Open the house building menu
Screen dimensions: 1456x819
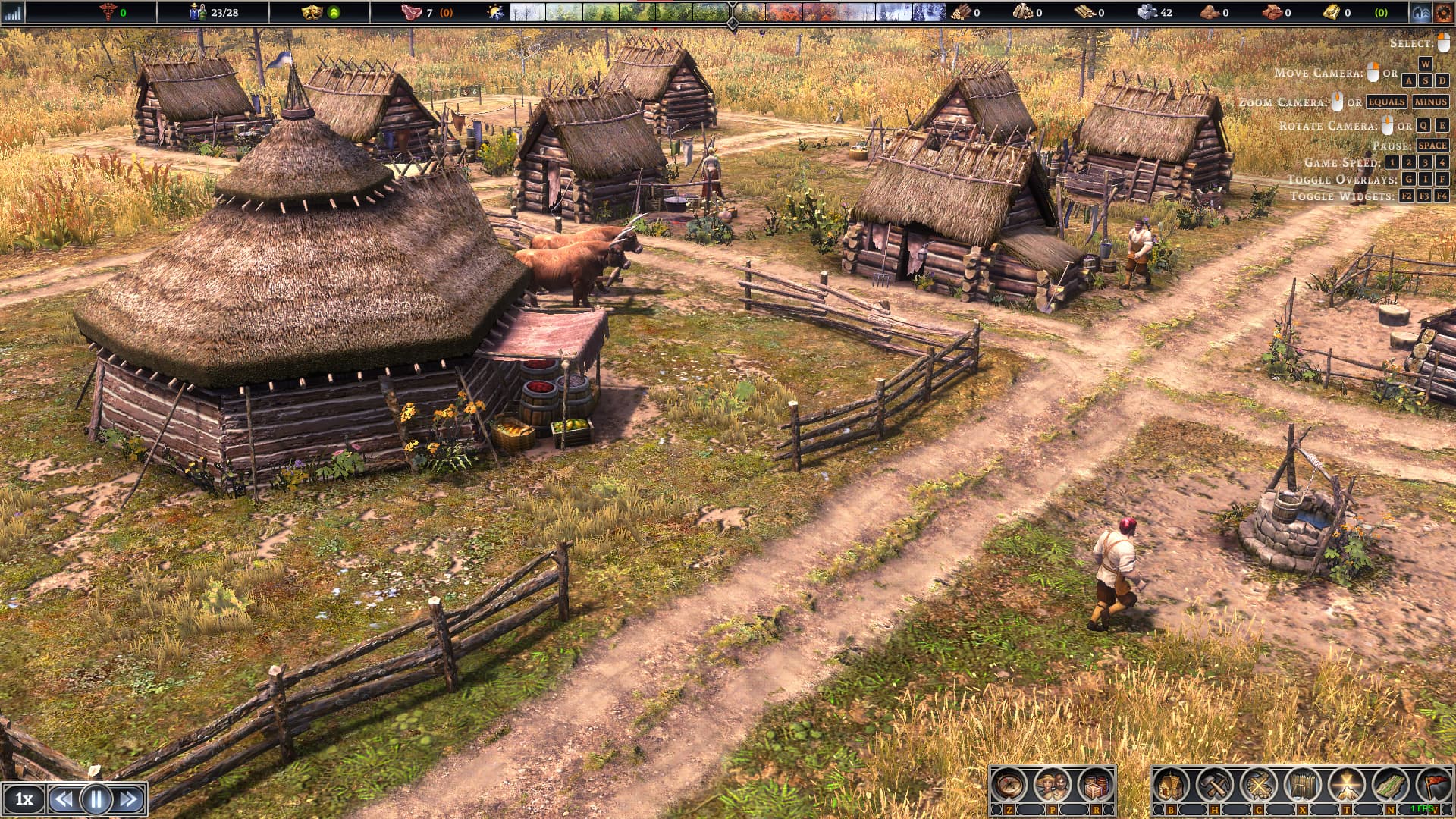point(1172,786)
